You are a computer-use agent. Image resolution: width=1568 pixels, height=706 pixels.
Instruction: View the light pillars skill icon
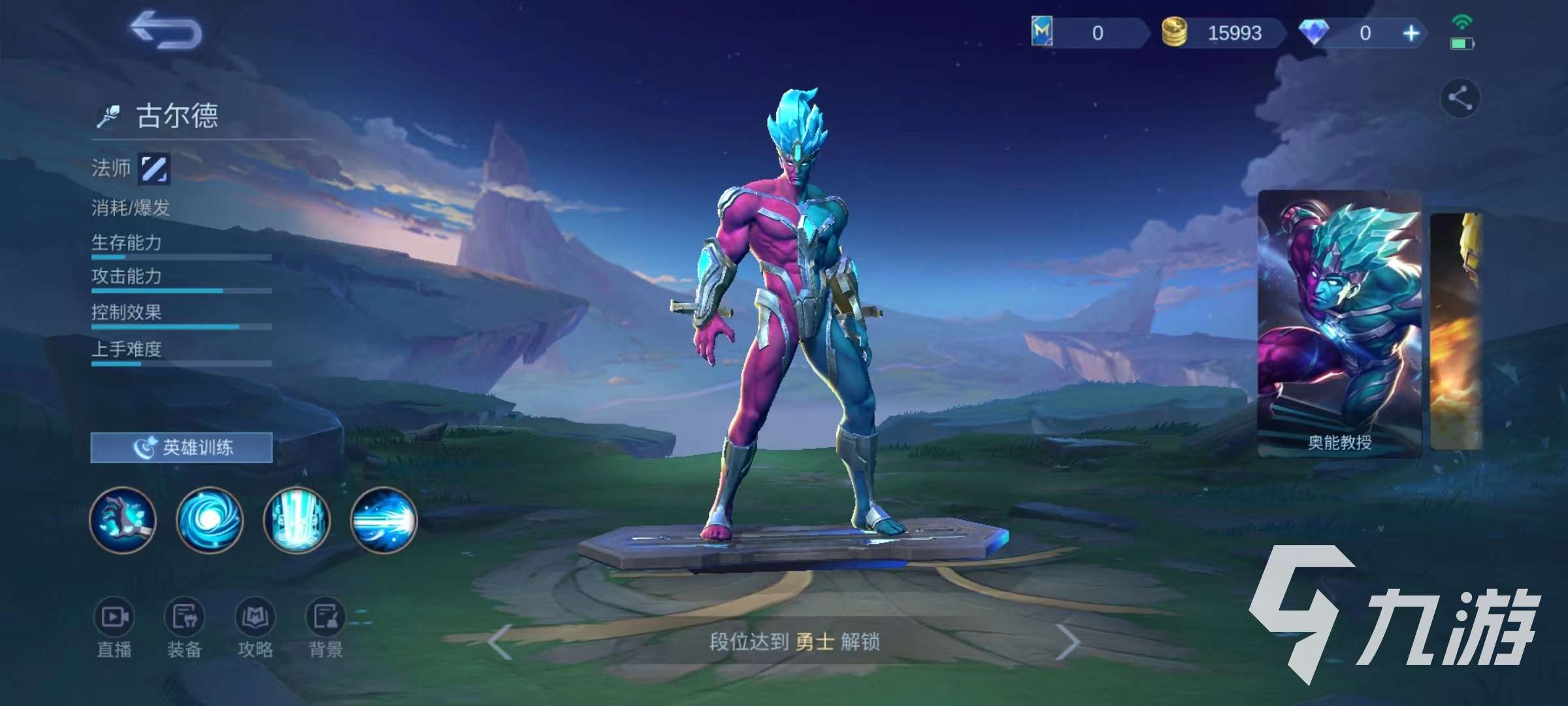coord(297,520)
